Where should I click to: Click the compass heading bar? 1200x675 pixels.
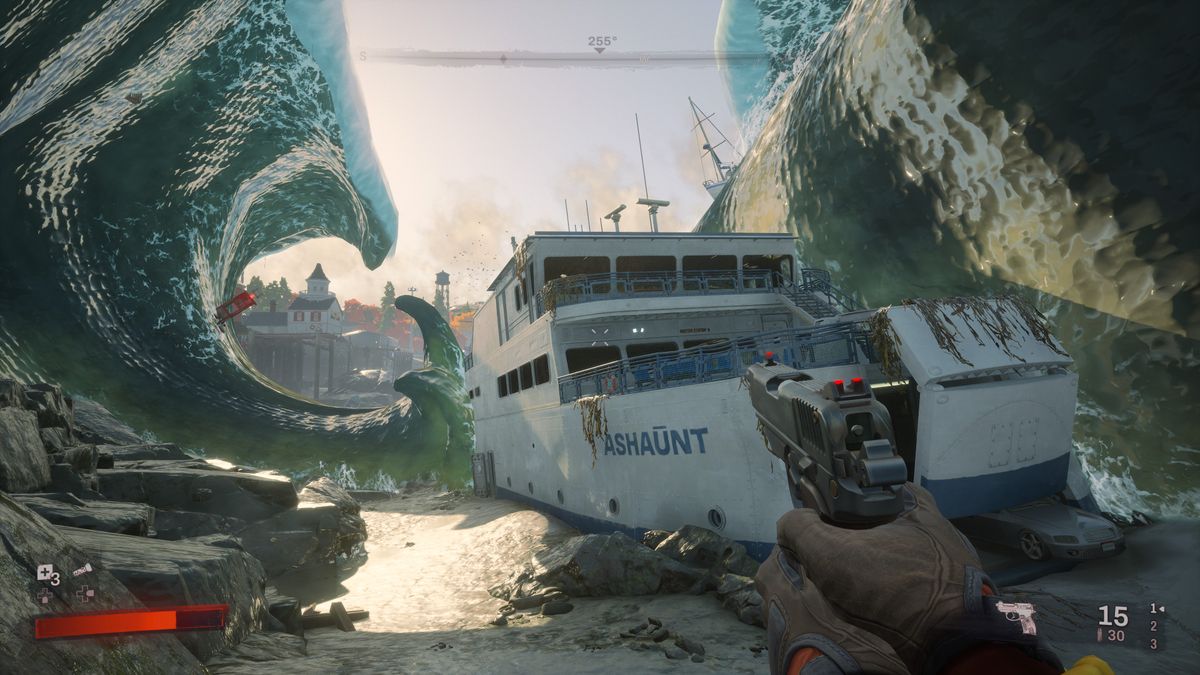pos(600,58)
